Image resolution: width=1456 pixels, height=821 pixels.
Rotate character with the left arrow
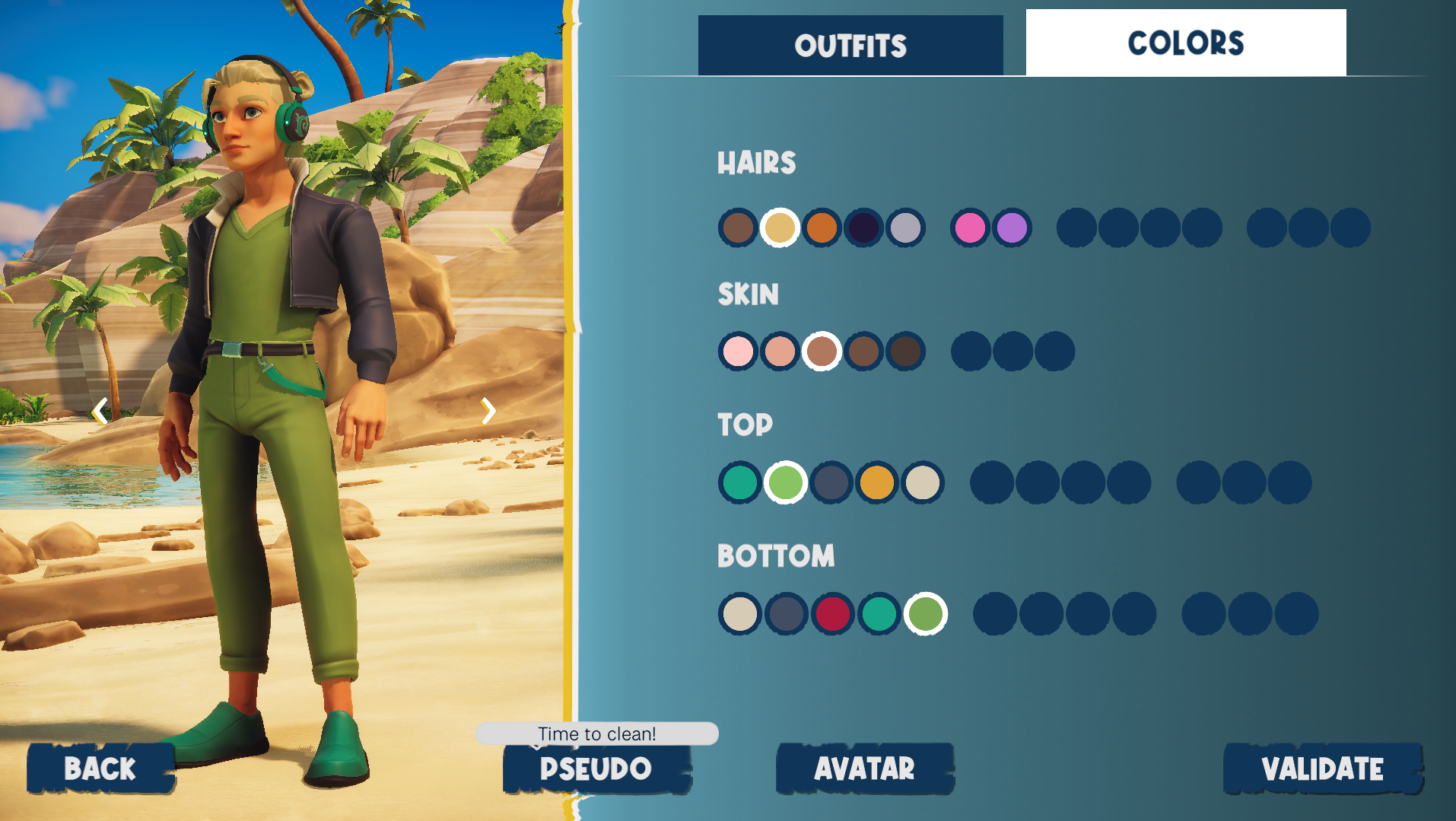100,412
